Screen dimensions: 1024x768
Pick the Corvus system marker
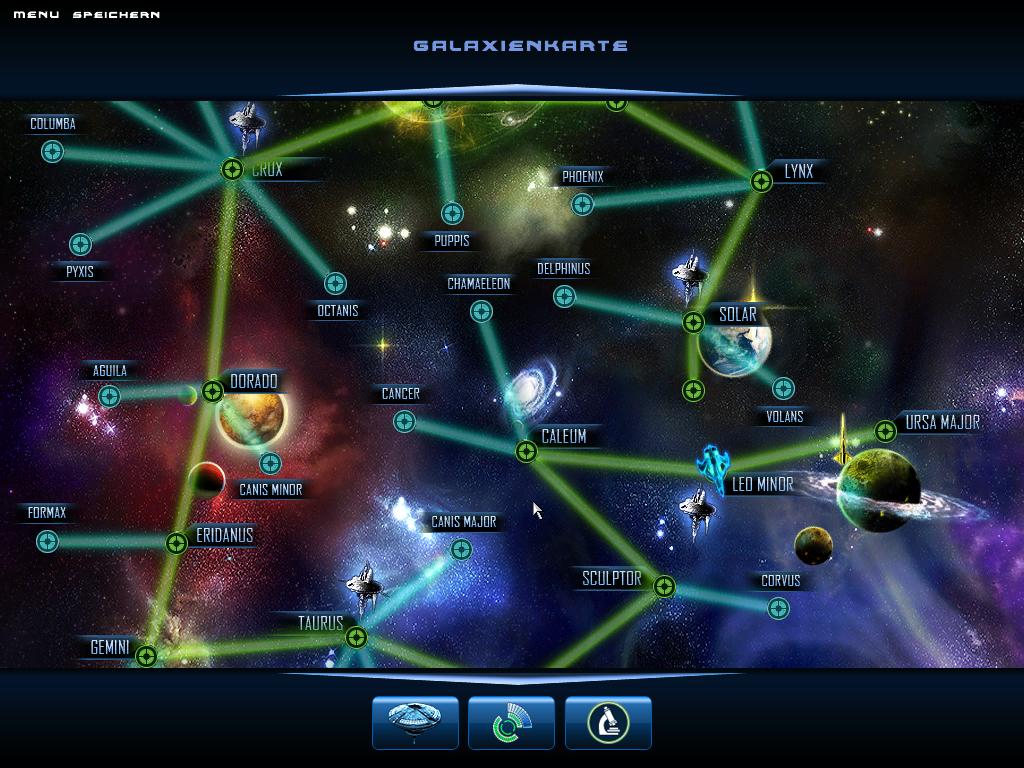778,607
